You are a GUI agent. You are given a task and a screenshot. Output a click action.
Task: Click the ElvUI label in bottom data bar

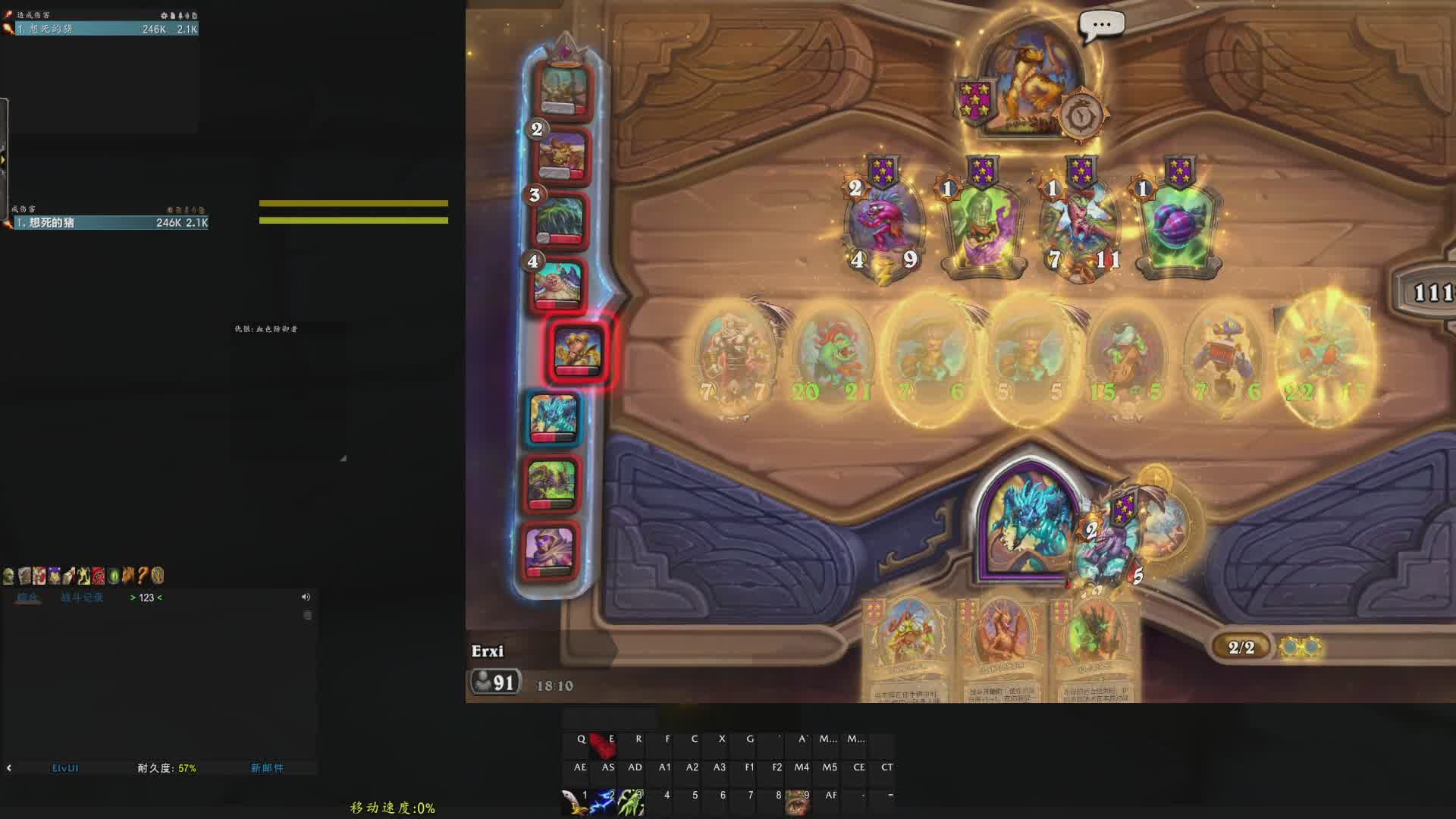(65, 768)
